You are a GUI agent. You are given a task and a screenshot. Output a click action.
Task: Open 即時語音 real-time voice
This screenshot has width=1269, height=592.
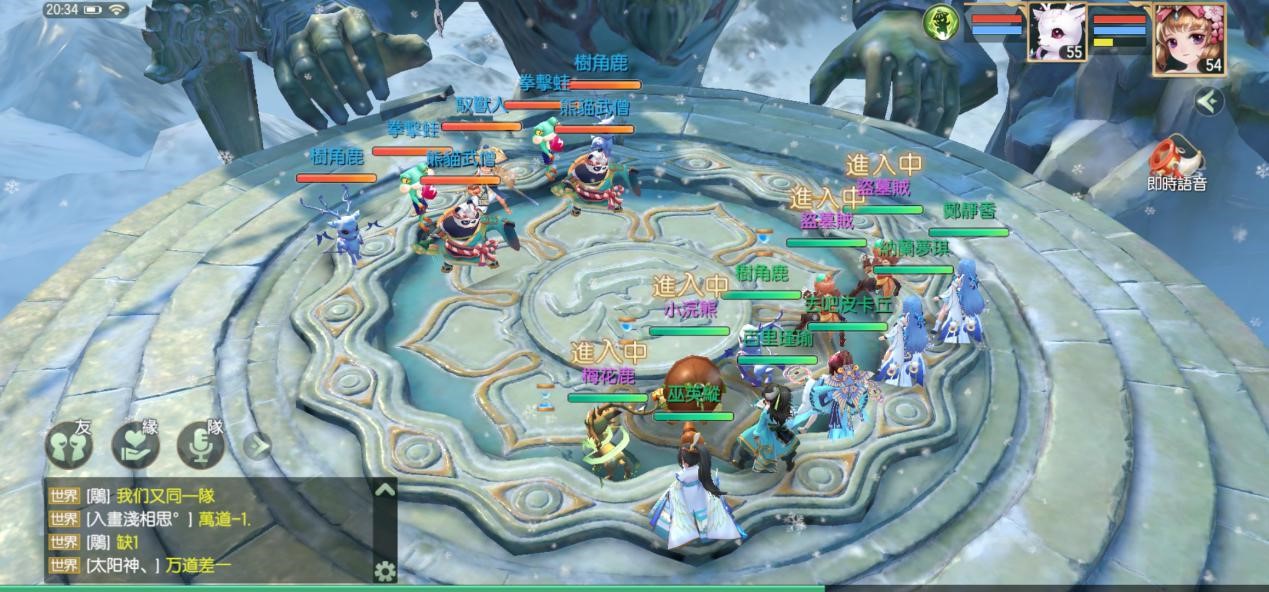[x=1176, y=163]
